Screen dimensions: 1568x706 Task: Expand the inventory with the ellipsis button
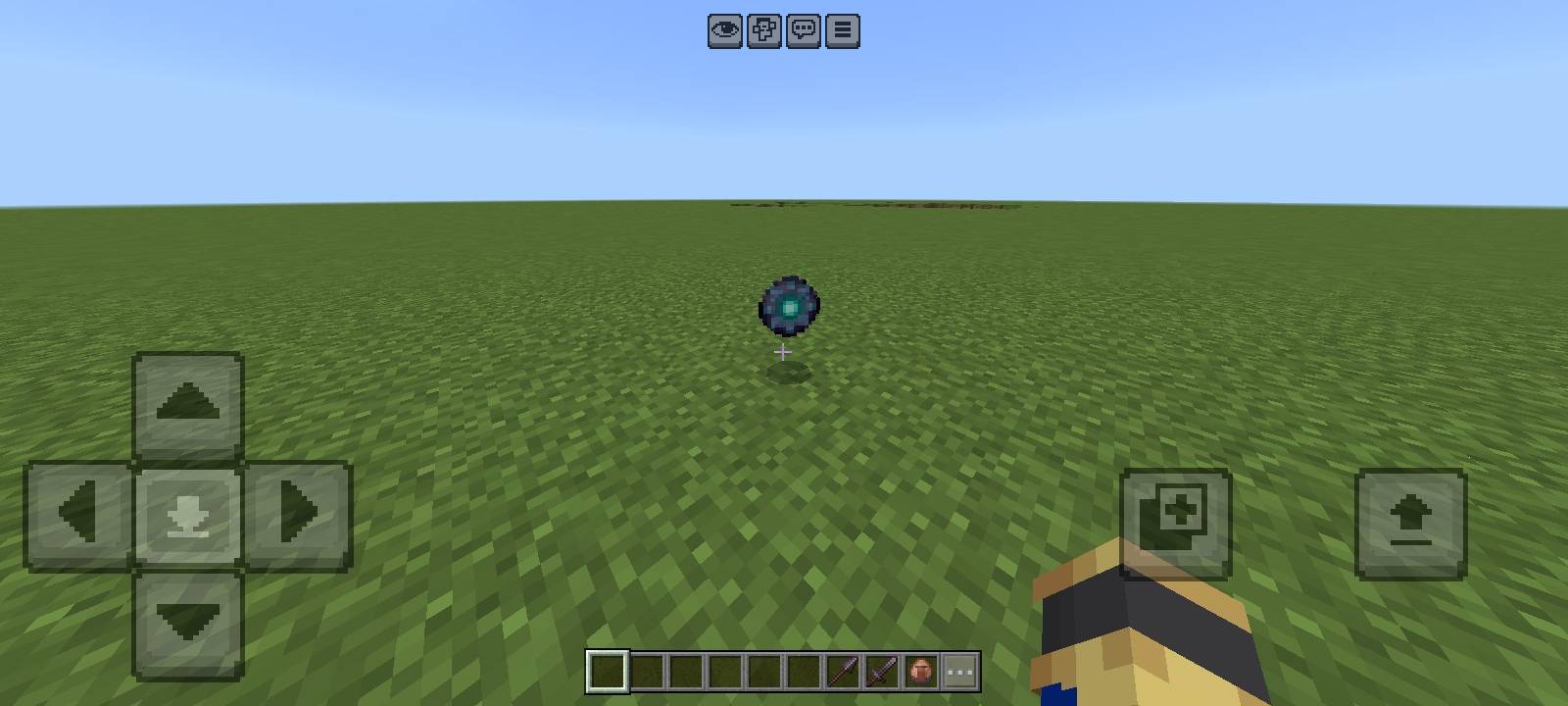point(957,670)
